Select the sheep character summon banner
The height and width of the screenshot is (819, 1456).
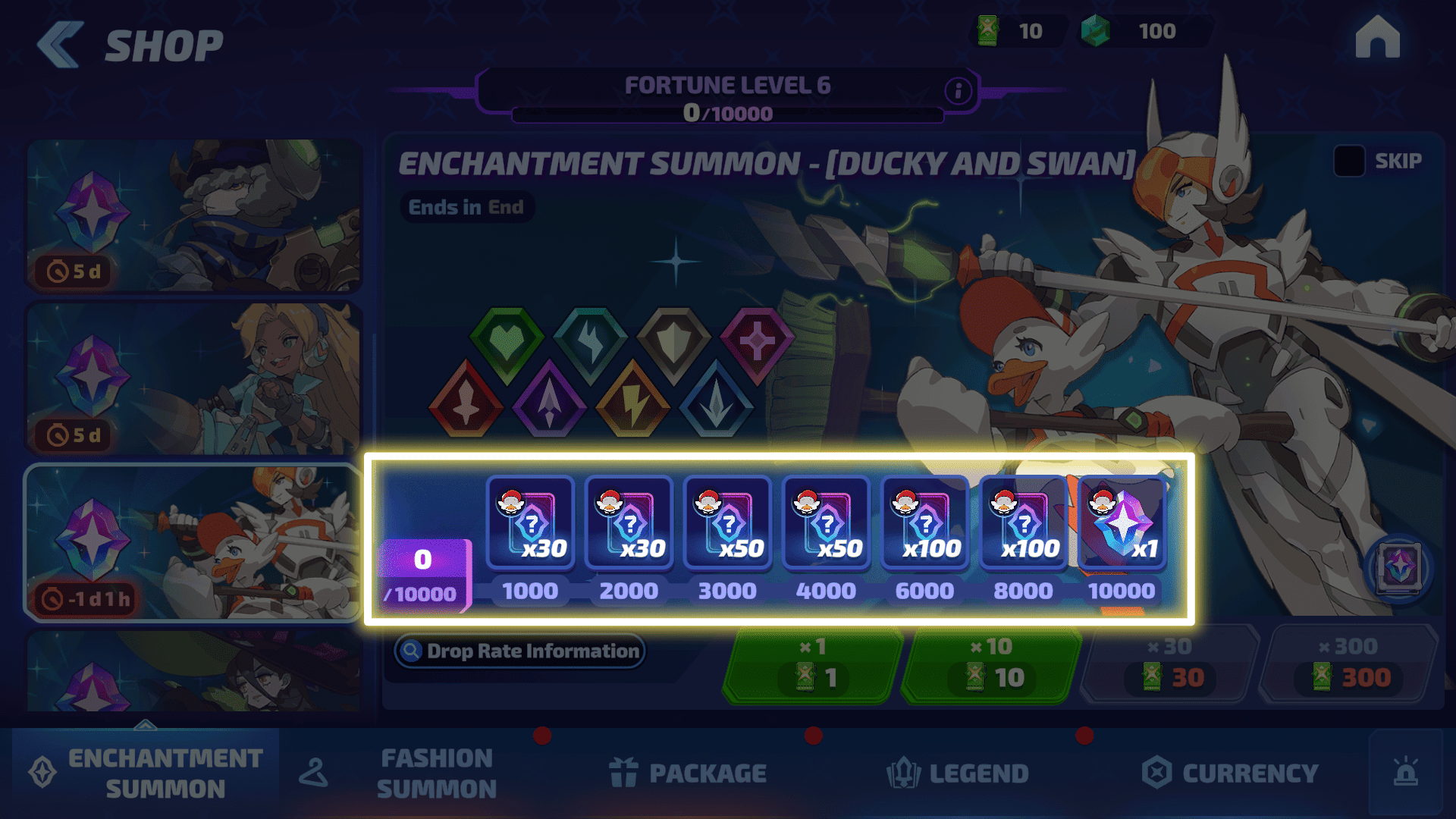(x=194, y=215)
